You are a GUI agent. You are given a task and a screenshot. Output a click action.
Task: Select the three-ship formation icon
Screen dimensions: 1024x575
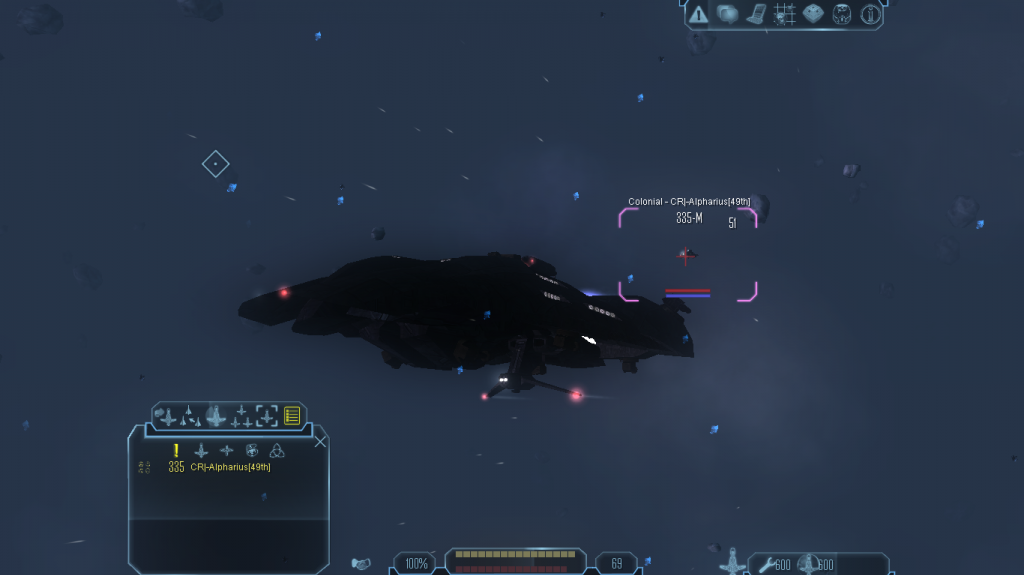(x=241, y=416)
